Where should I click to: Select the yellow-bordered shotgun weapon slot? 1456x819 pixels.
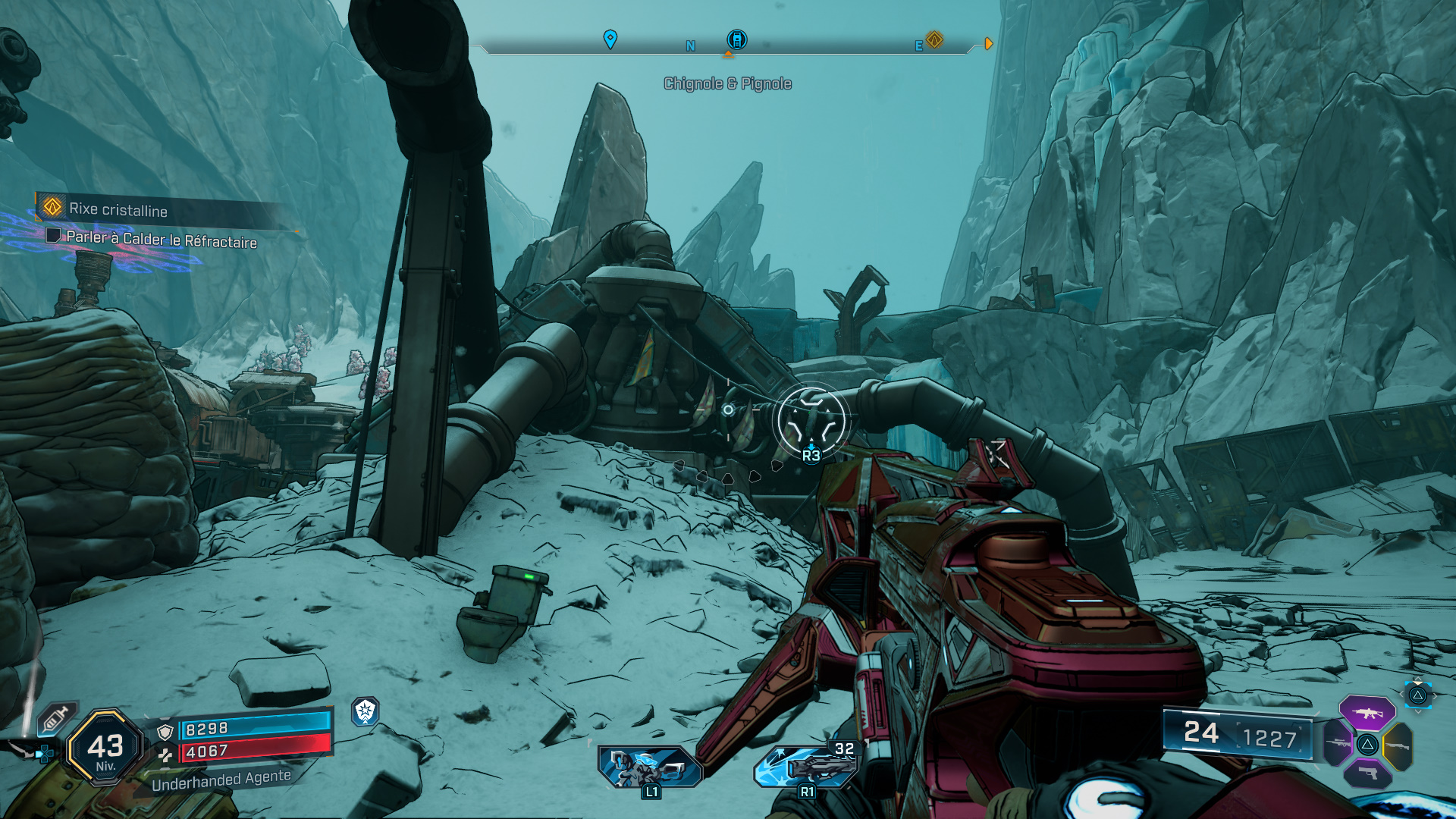pos(1397,745)
